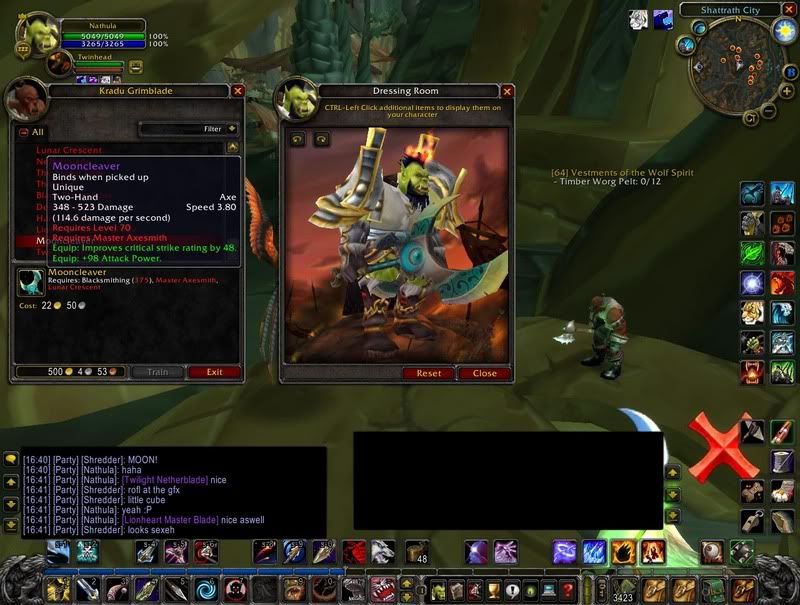Close the Dressing Room with Close button
Screen dimensions: 800x605
[x=485, y=373]
